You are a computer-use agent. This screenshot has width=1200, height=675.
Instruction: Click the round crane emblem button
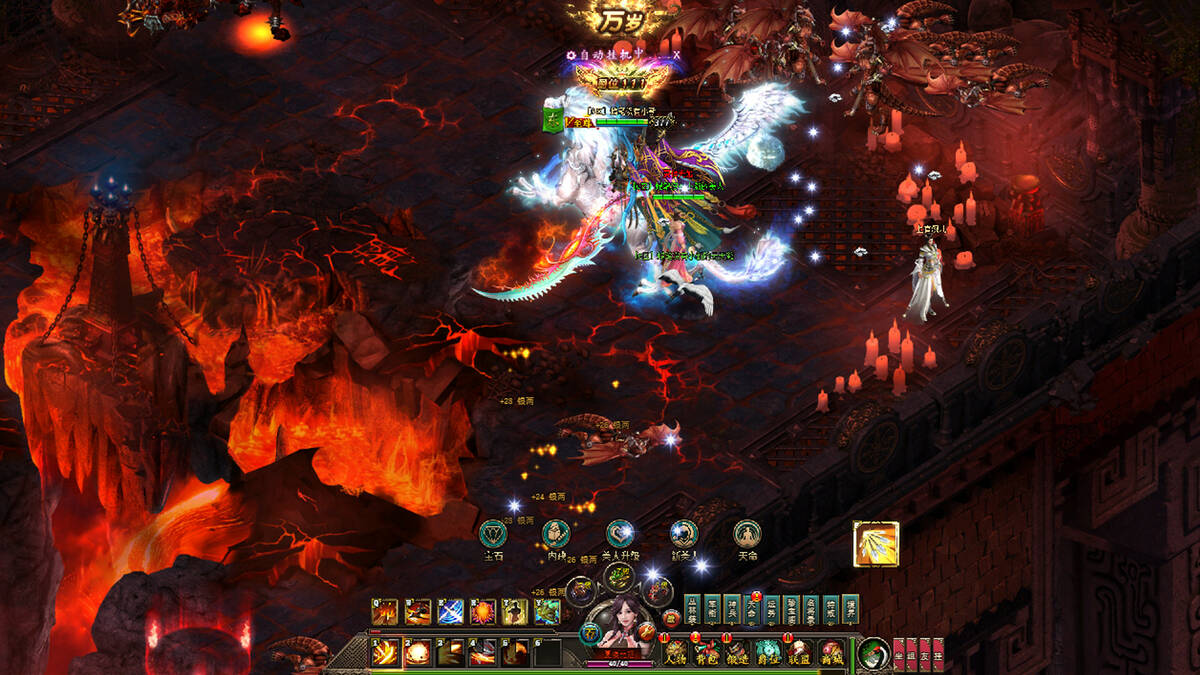(873, 654)
